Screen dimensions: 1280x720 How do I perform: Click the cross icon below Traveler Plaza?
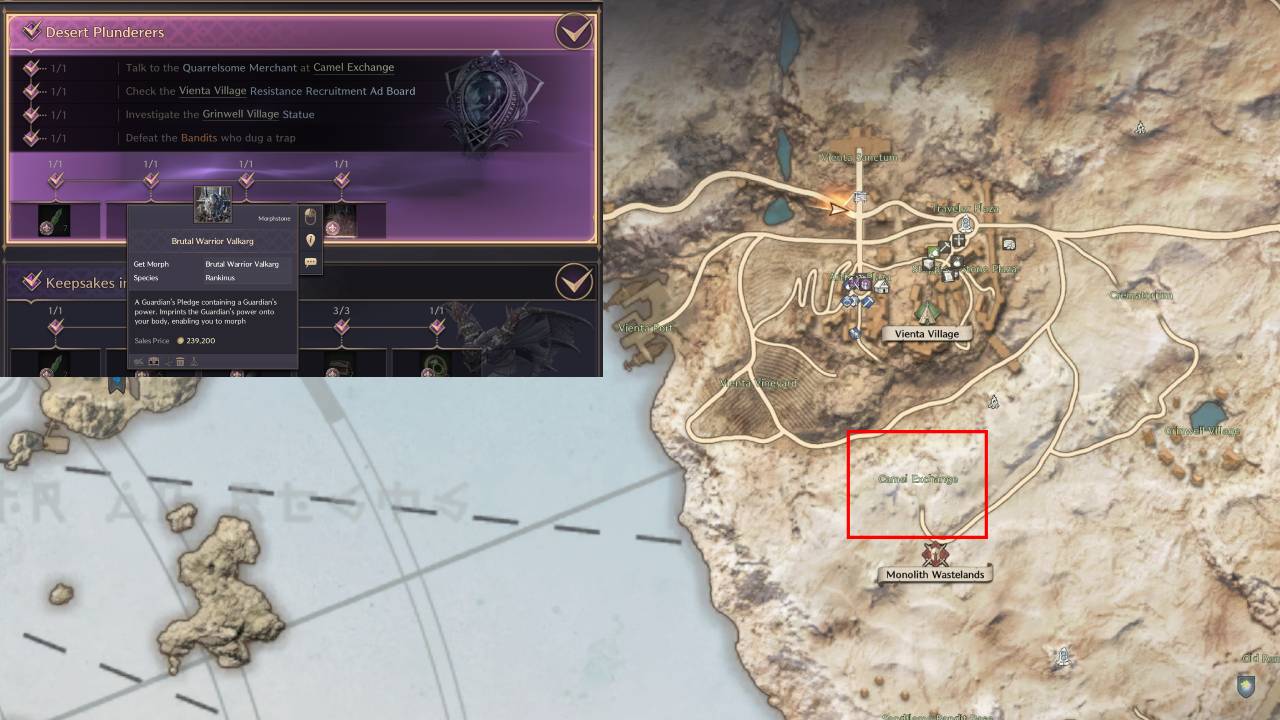point(958,238)
